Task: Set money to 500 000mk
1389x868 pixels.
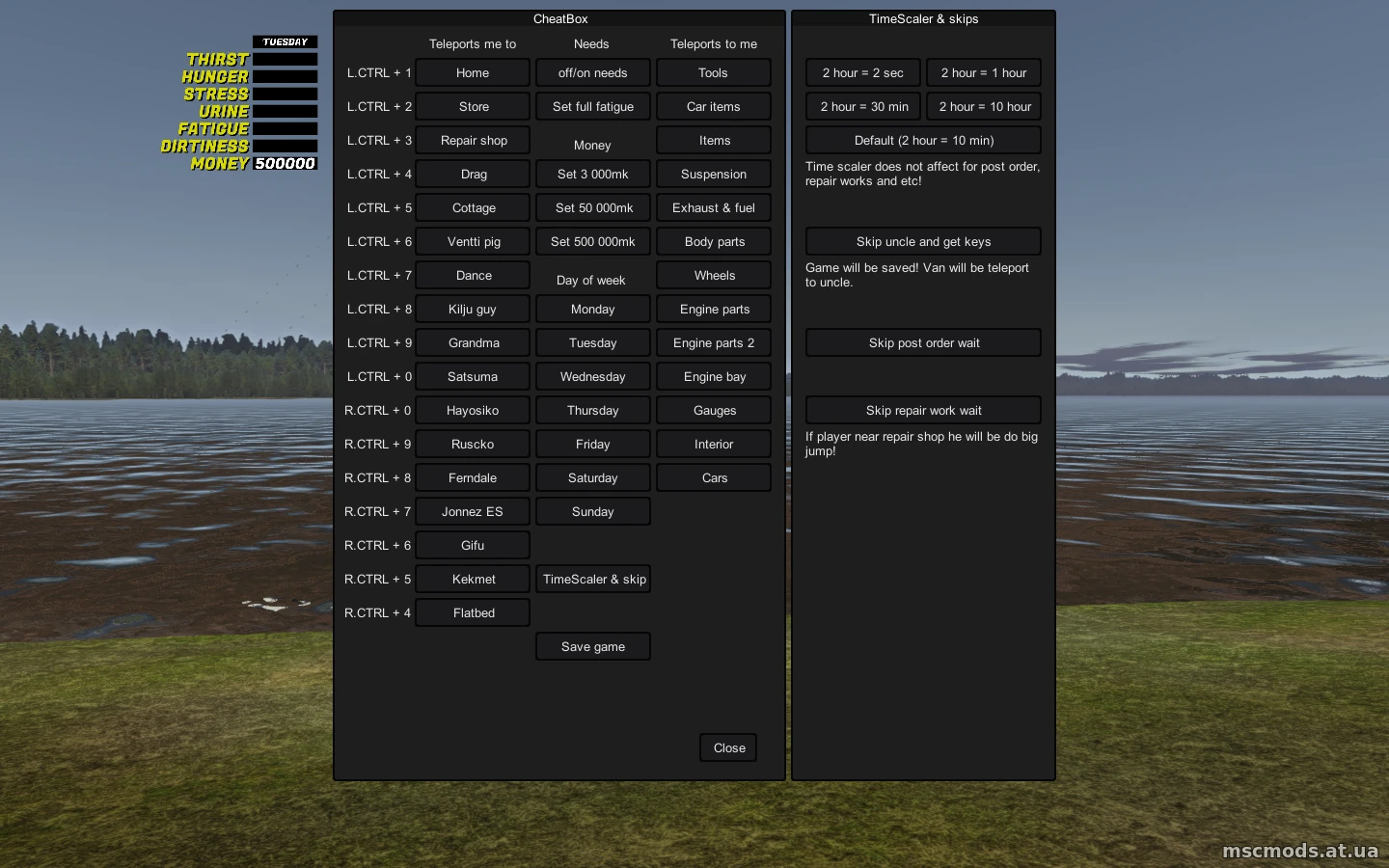Action: coord(592,241)
